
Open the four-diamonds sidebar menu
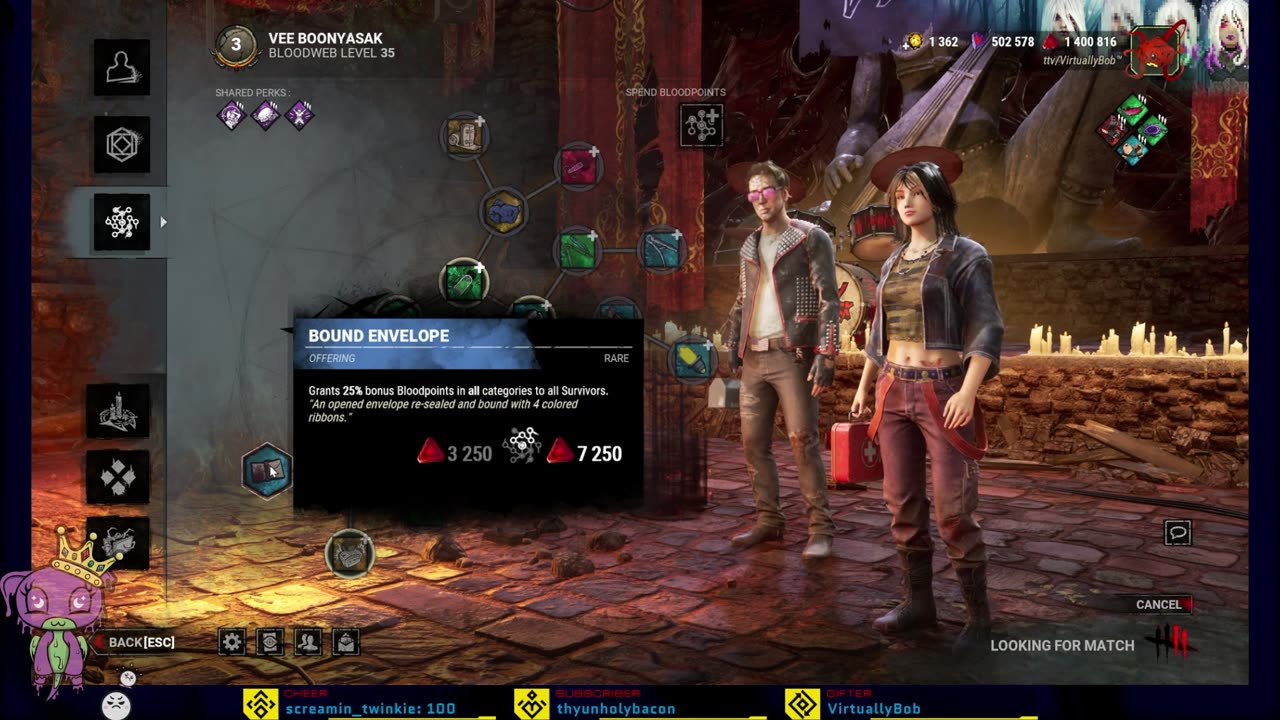(x=118, y=477)
